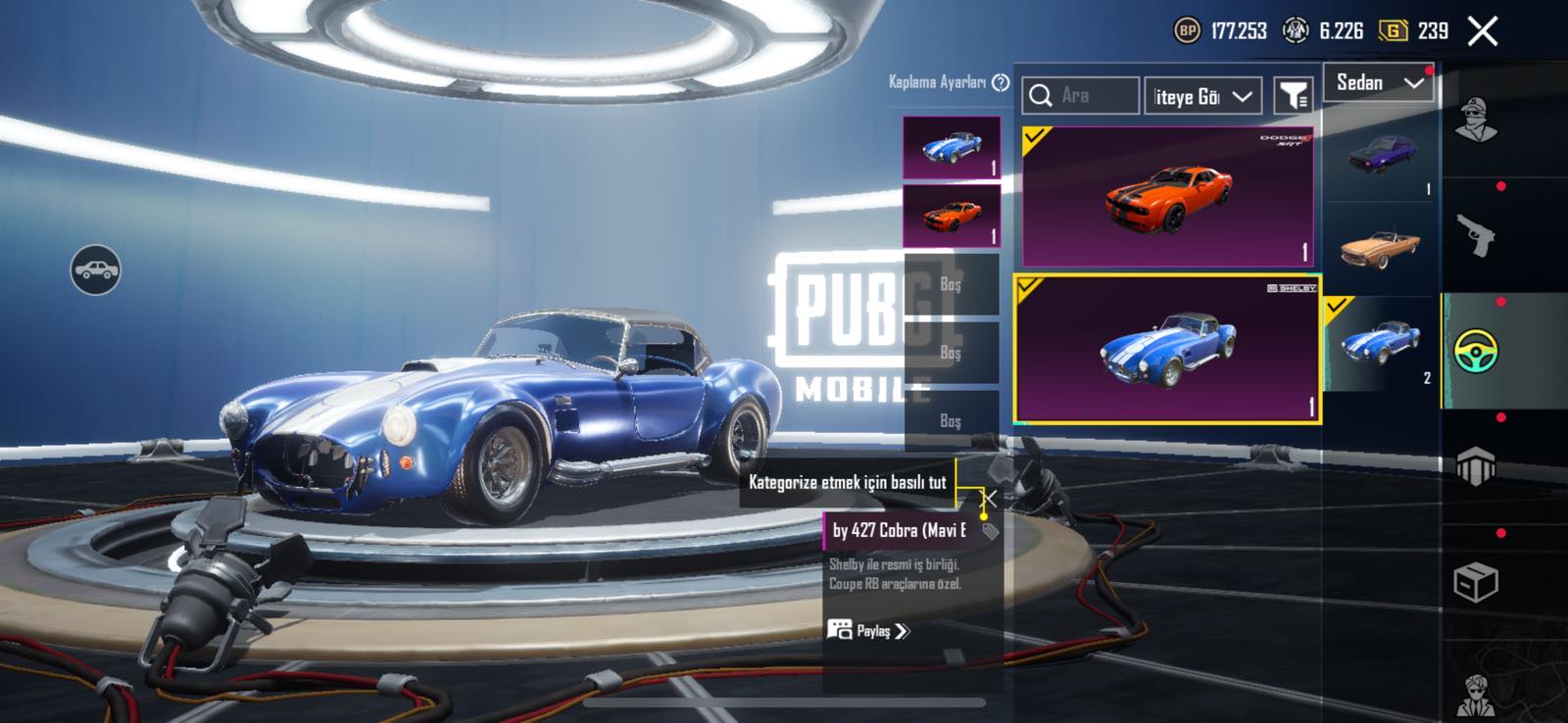Image resolution: width=1568 pixels, height=723 pixels.
Task: Close the vehicle garage with the X
Action: 1483,31
